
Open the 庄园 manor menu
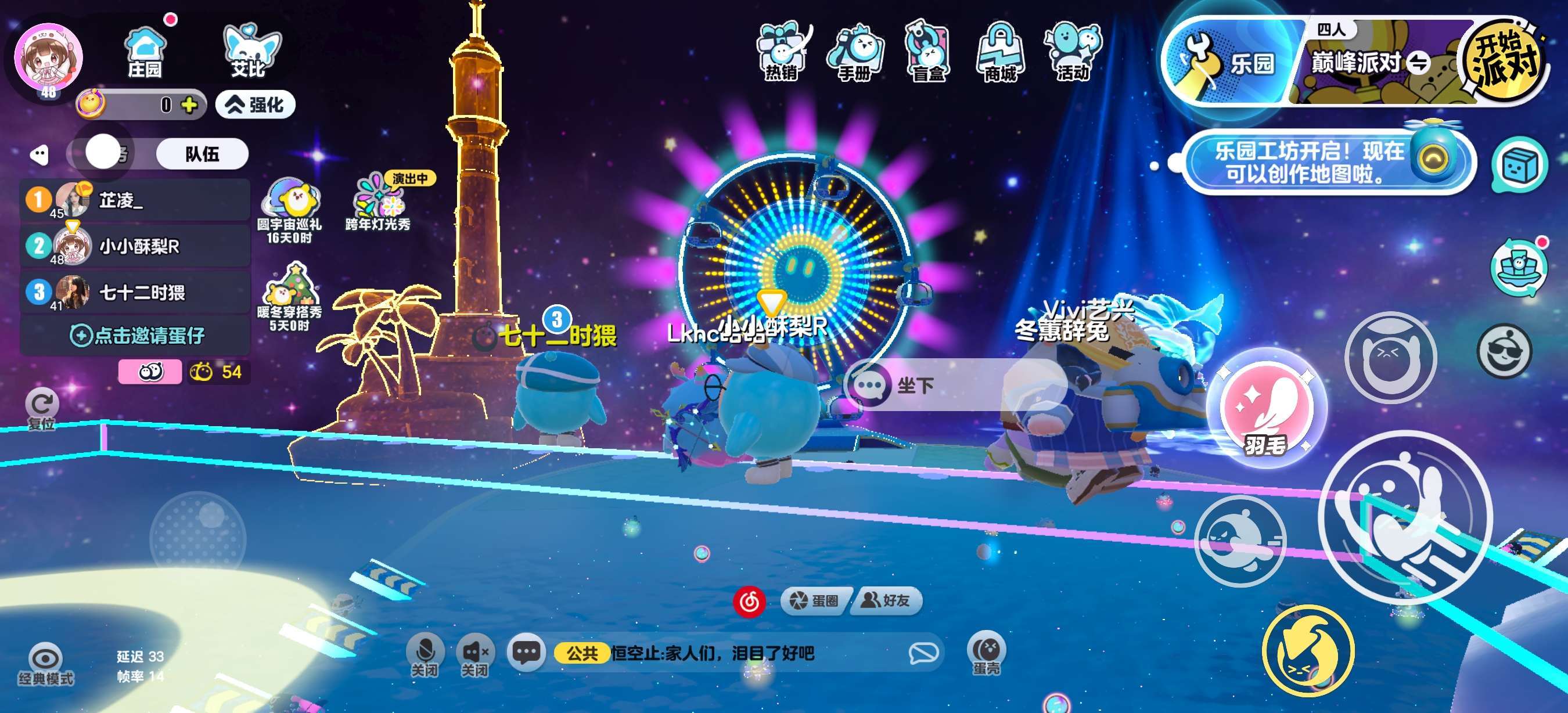click(145, 52)
